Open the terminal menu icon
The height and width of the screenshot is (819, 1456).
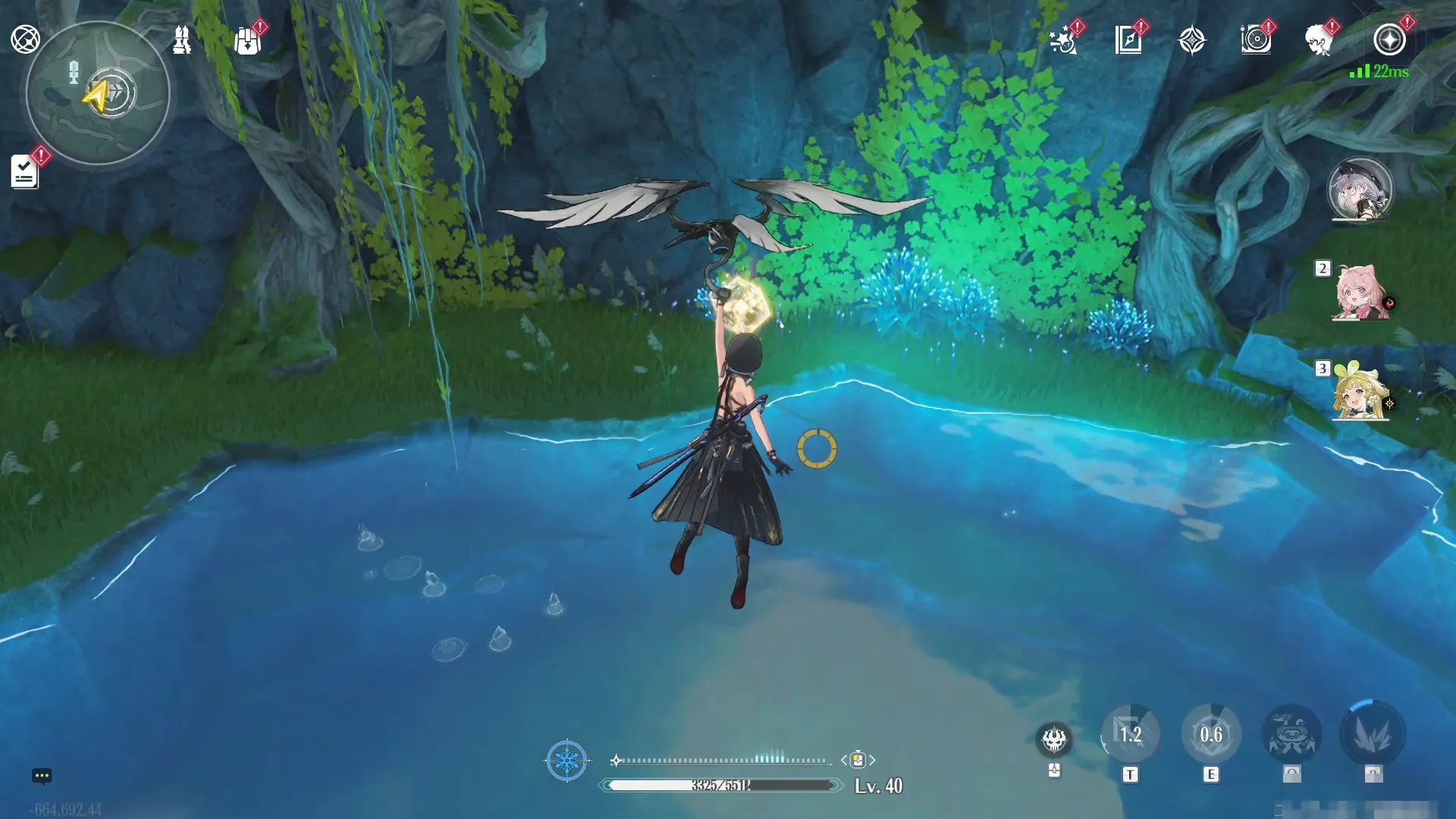tap(25, 39)
